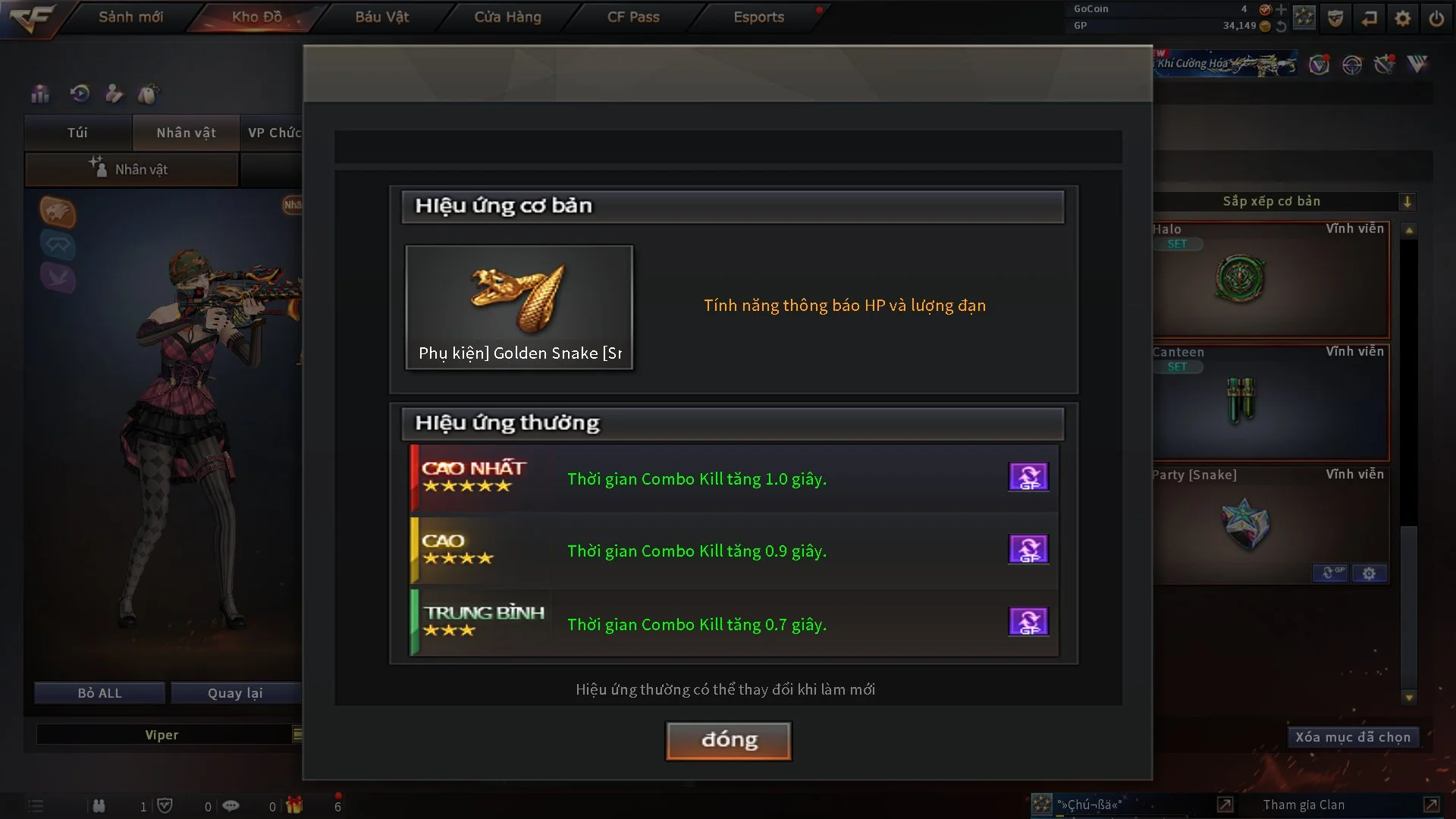
Task: Switch to the Kho Đồ tab
Action: [x=256, y=17]
